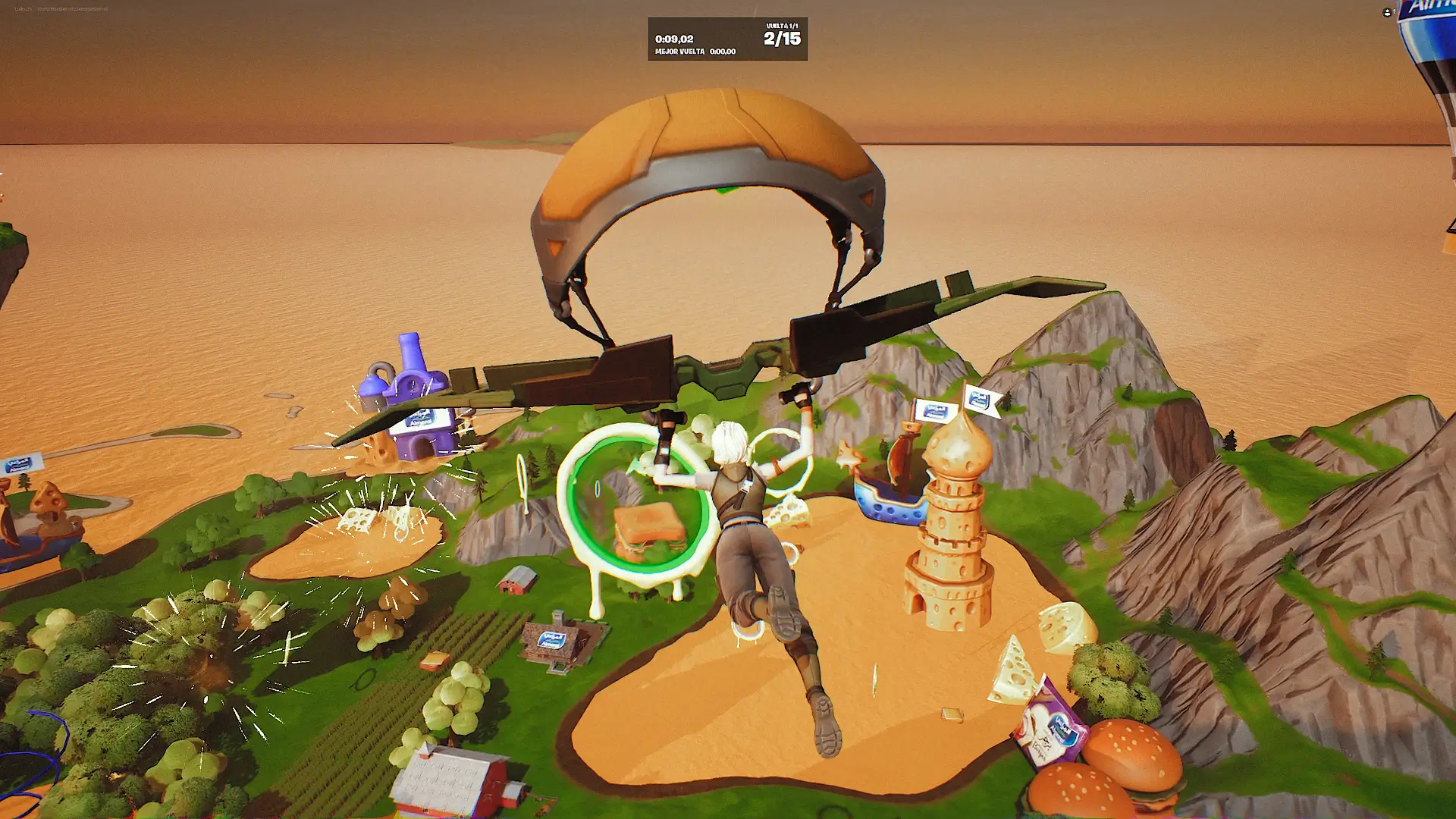Click the race lap tracker panel
Viewport: 1456px width, 819px height.
726,39
